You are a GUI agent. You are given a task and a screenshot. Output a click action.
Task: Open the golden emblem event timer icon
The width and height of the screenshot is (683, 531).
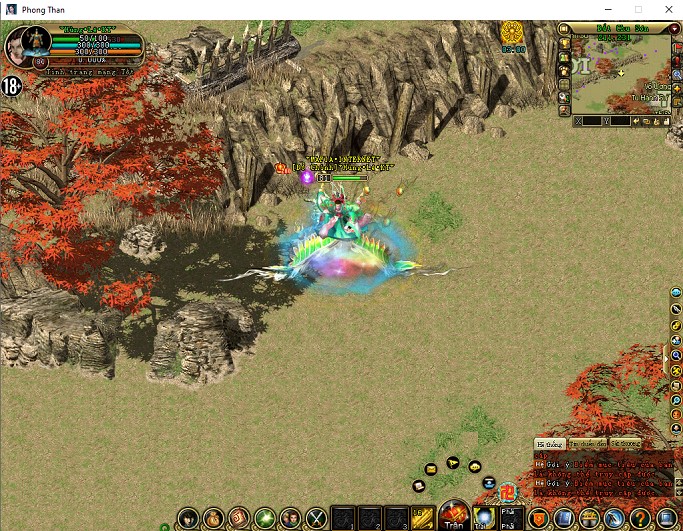[x=513, y=34]
